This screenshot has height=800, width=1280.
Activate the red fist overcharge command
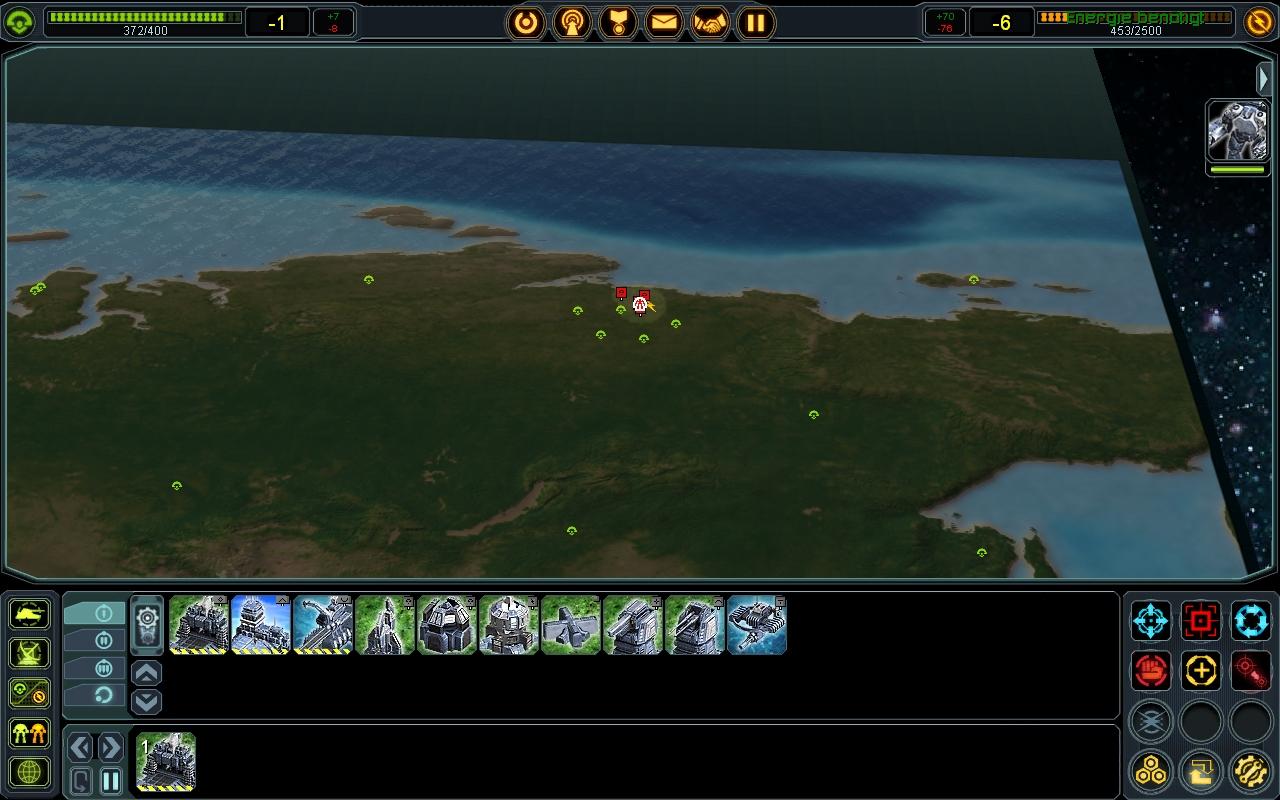(x=1150, y=670)
